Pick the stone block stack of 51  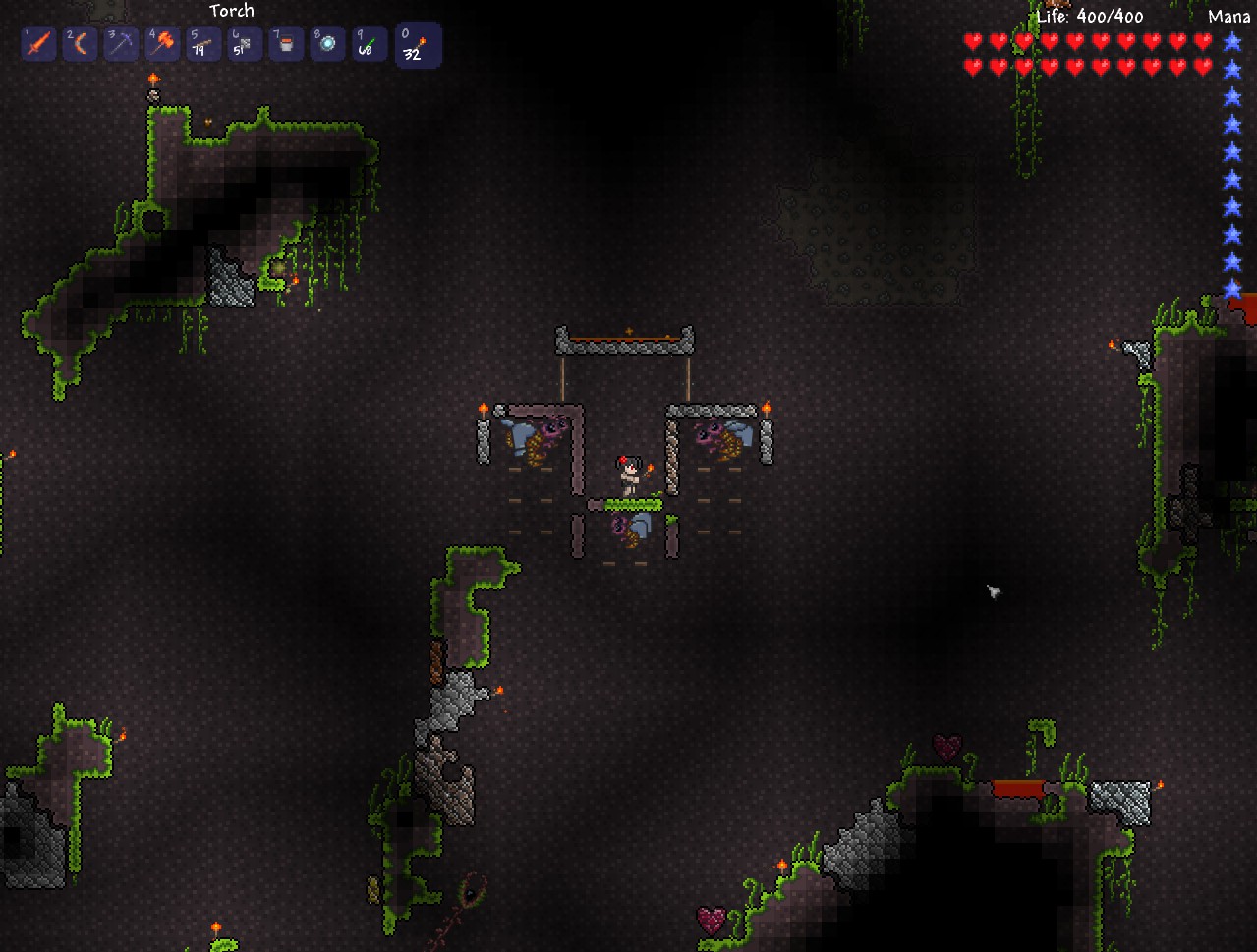pos(245,44)
